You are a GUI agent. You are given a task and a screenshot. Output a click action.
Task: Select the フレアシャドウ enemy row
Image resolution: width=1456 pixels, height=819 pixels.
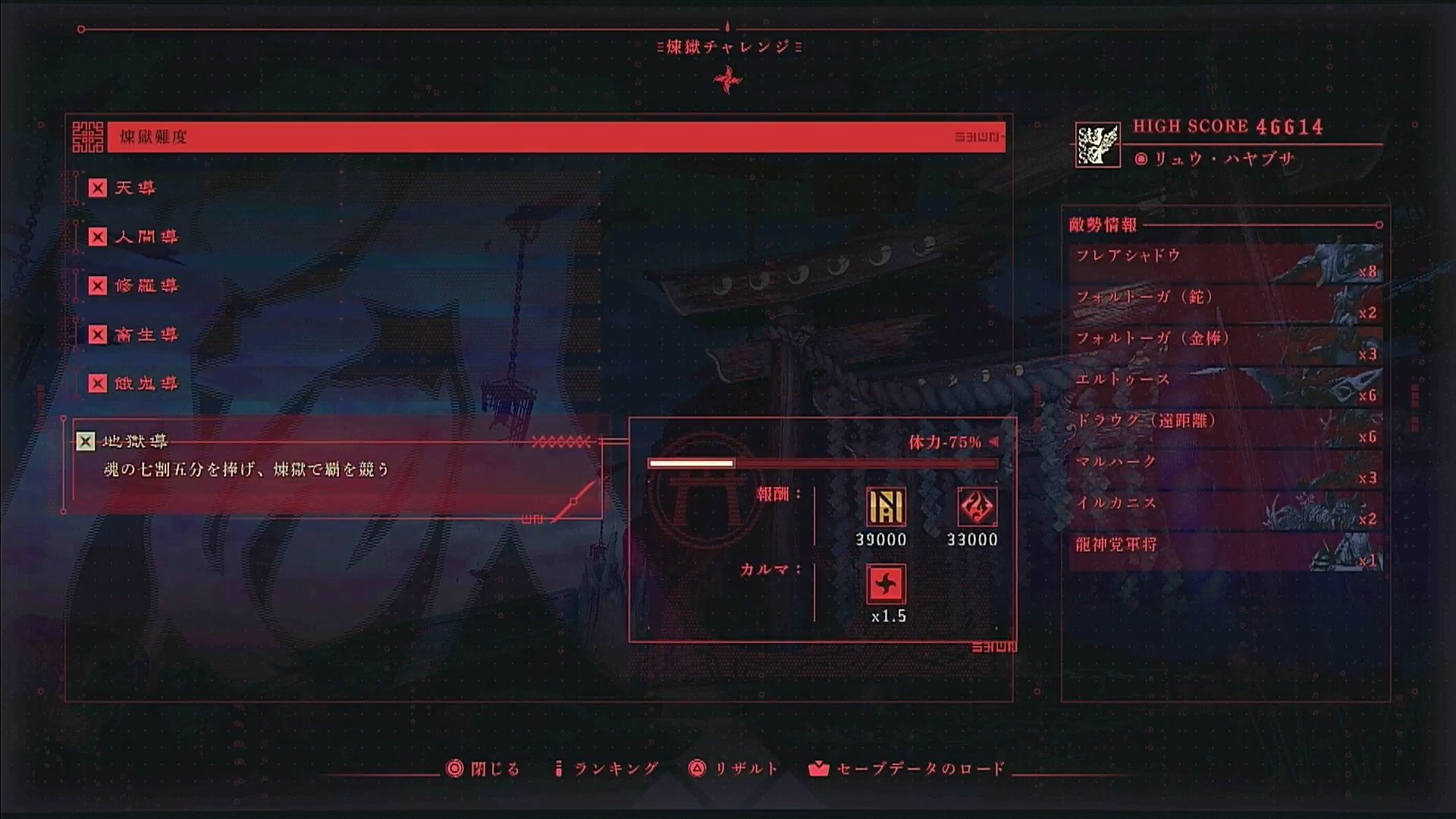coord(1225,262)
